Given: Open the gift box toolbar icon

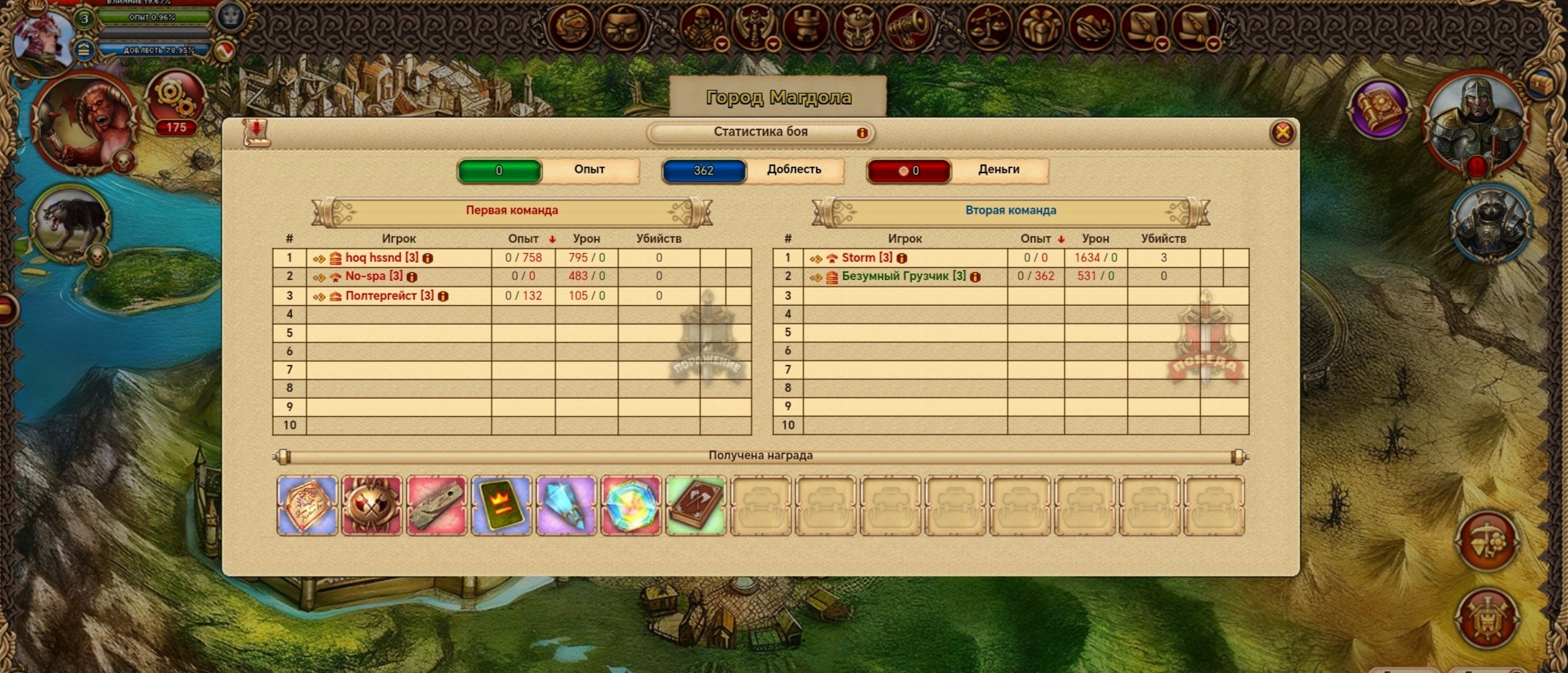Looking at the screenshot, I should 1039,28.
